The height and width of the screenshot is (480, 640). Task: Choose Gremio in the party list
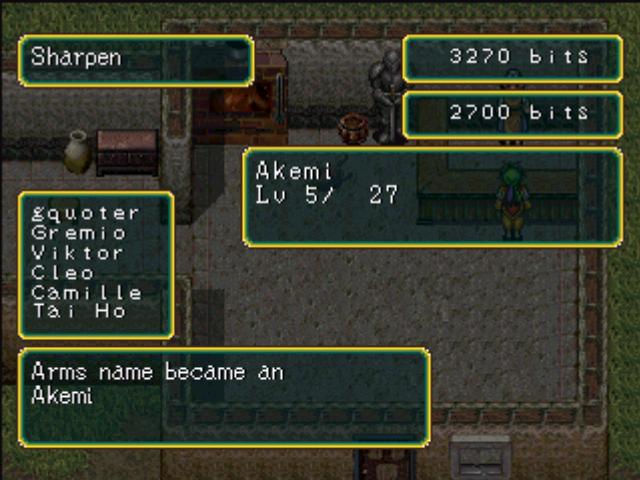79,233
